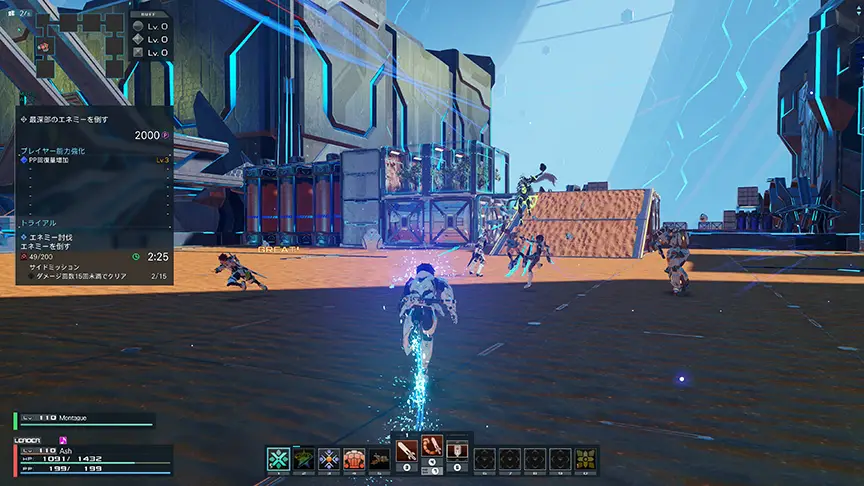Select party member Montague's nameplate
This screenshot has width=864, height=486.
point(85,421)
